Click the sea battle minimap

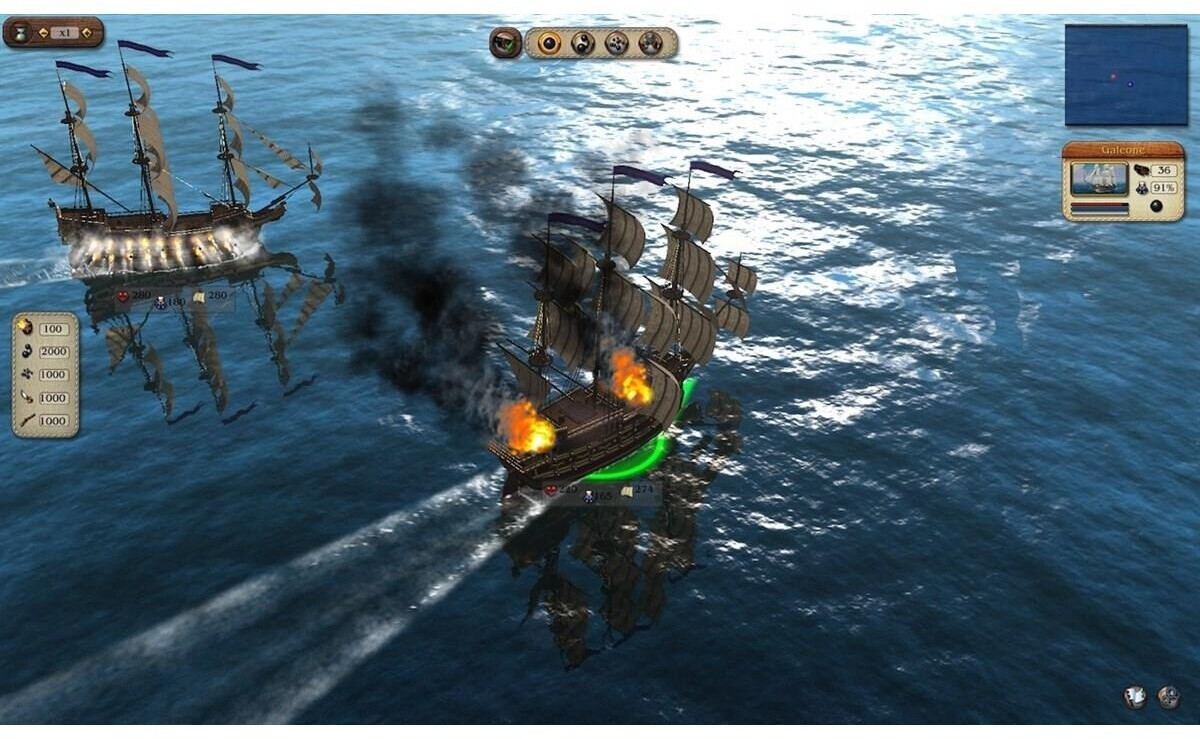(1125, 75)
